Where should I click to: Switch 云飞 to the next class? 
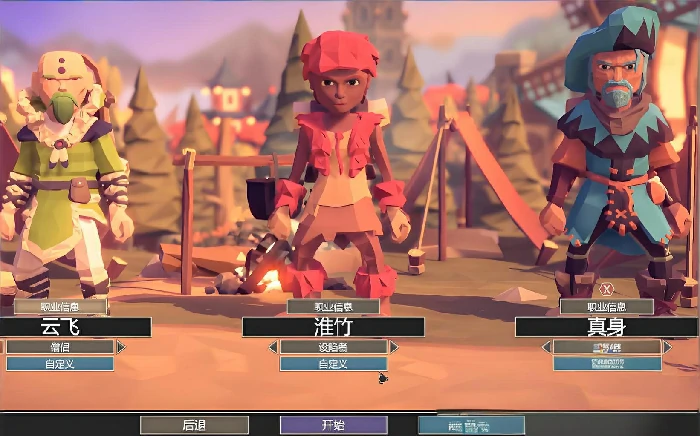pos(121,347)
